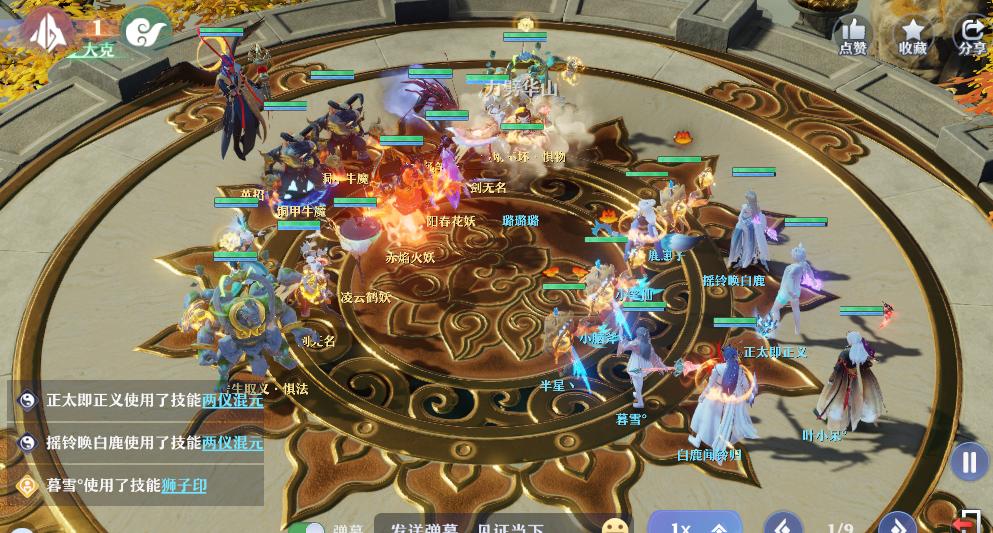Open the emoji picker smiley face
The image size is (993, 533).
click(x=616, y=527)
